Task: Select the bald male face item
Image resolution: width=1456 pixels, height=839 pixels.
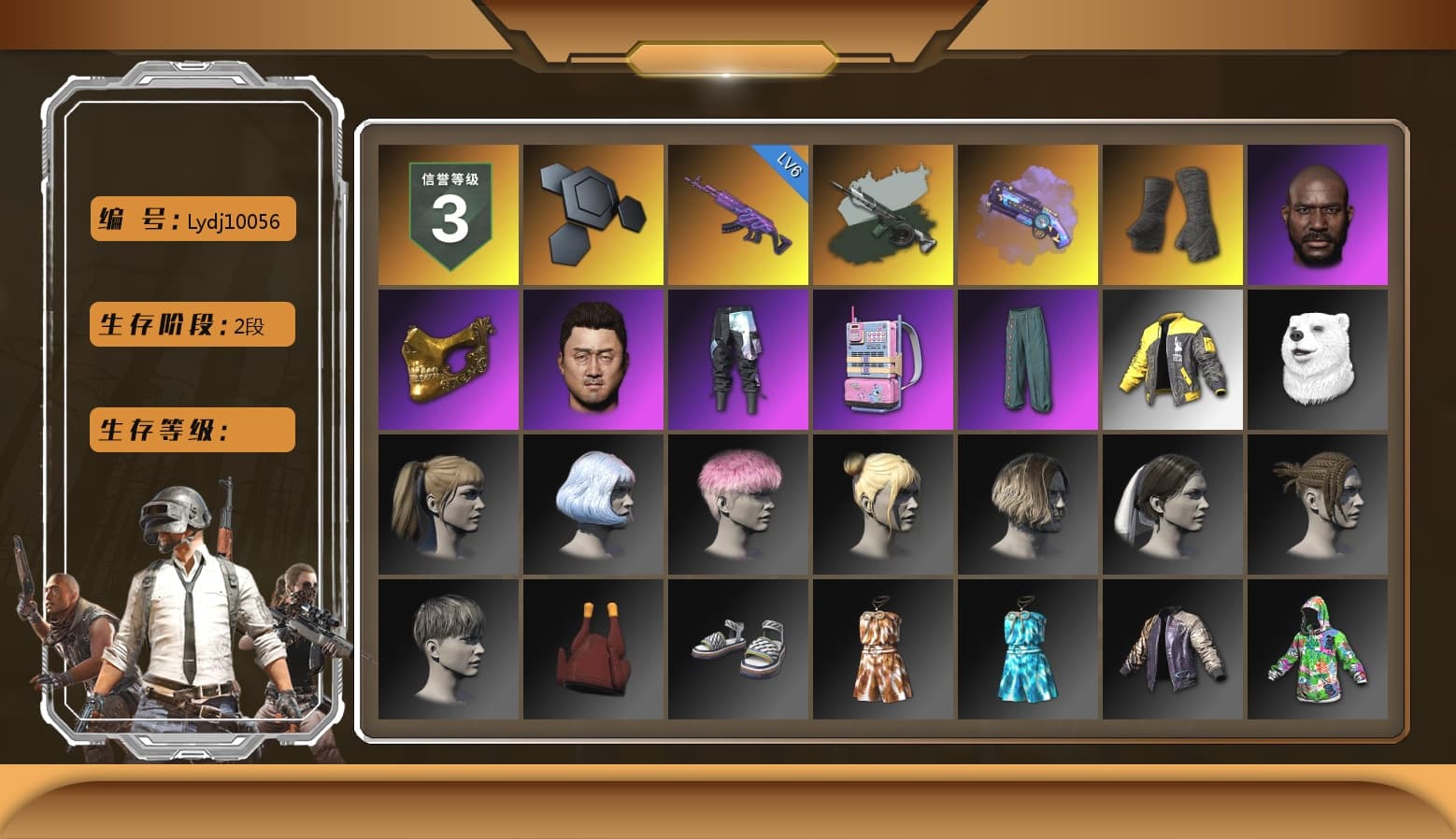Action: pyautogui.click(x=1318, y=213)
